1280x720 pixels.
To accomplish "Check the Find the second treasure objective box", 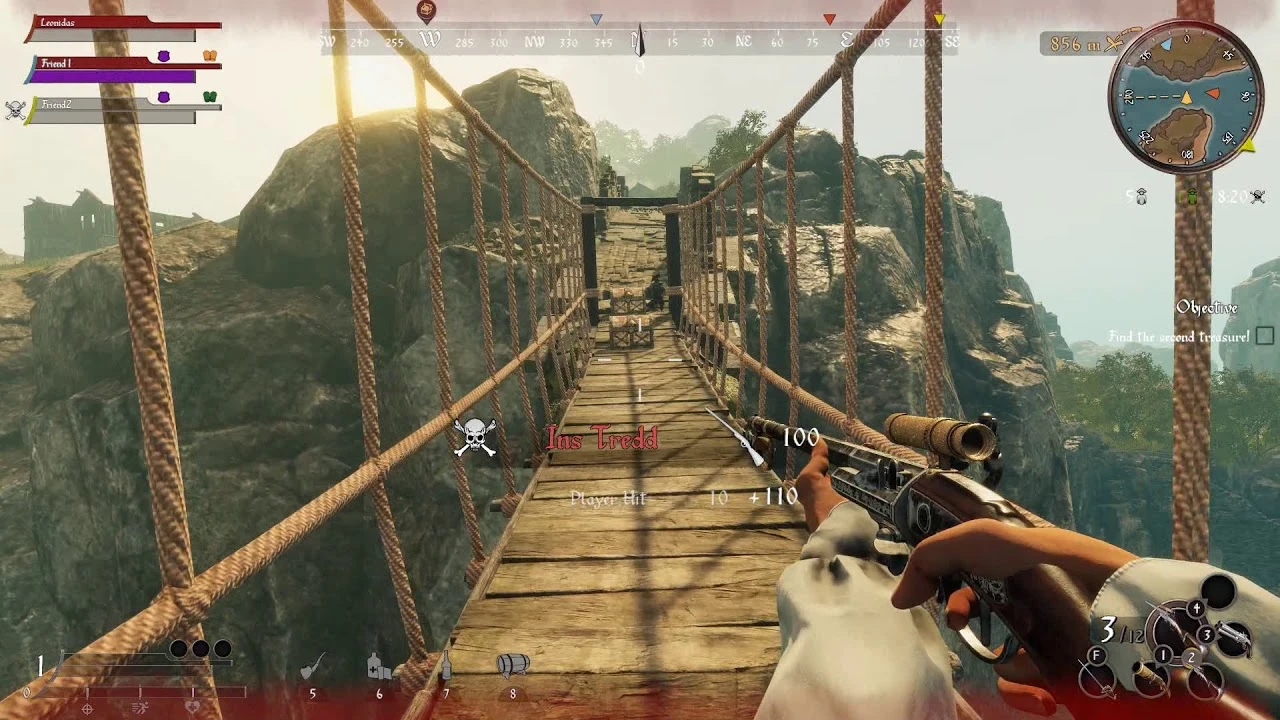I will pos(1262,337).
